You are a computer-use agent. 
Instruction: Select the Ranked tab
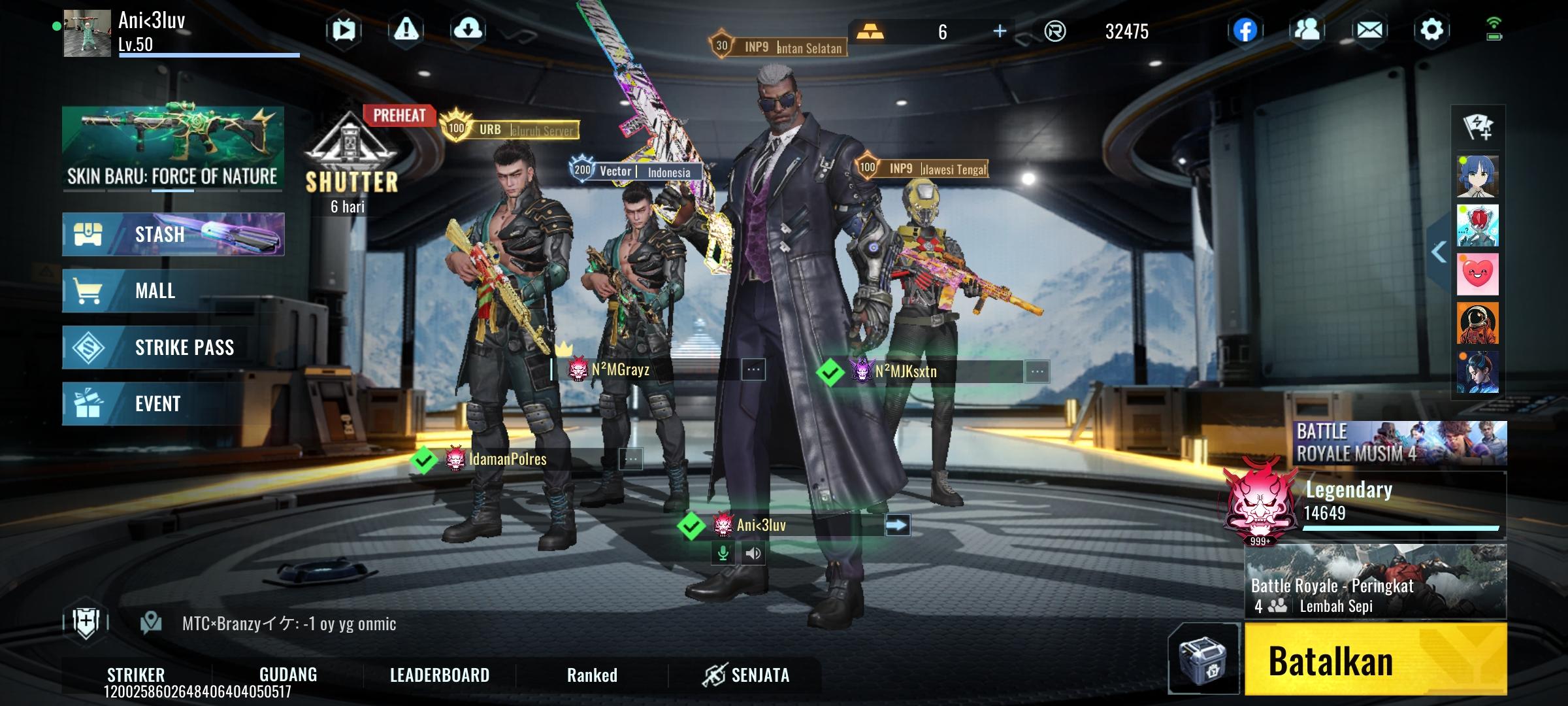[592, 675]
